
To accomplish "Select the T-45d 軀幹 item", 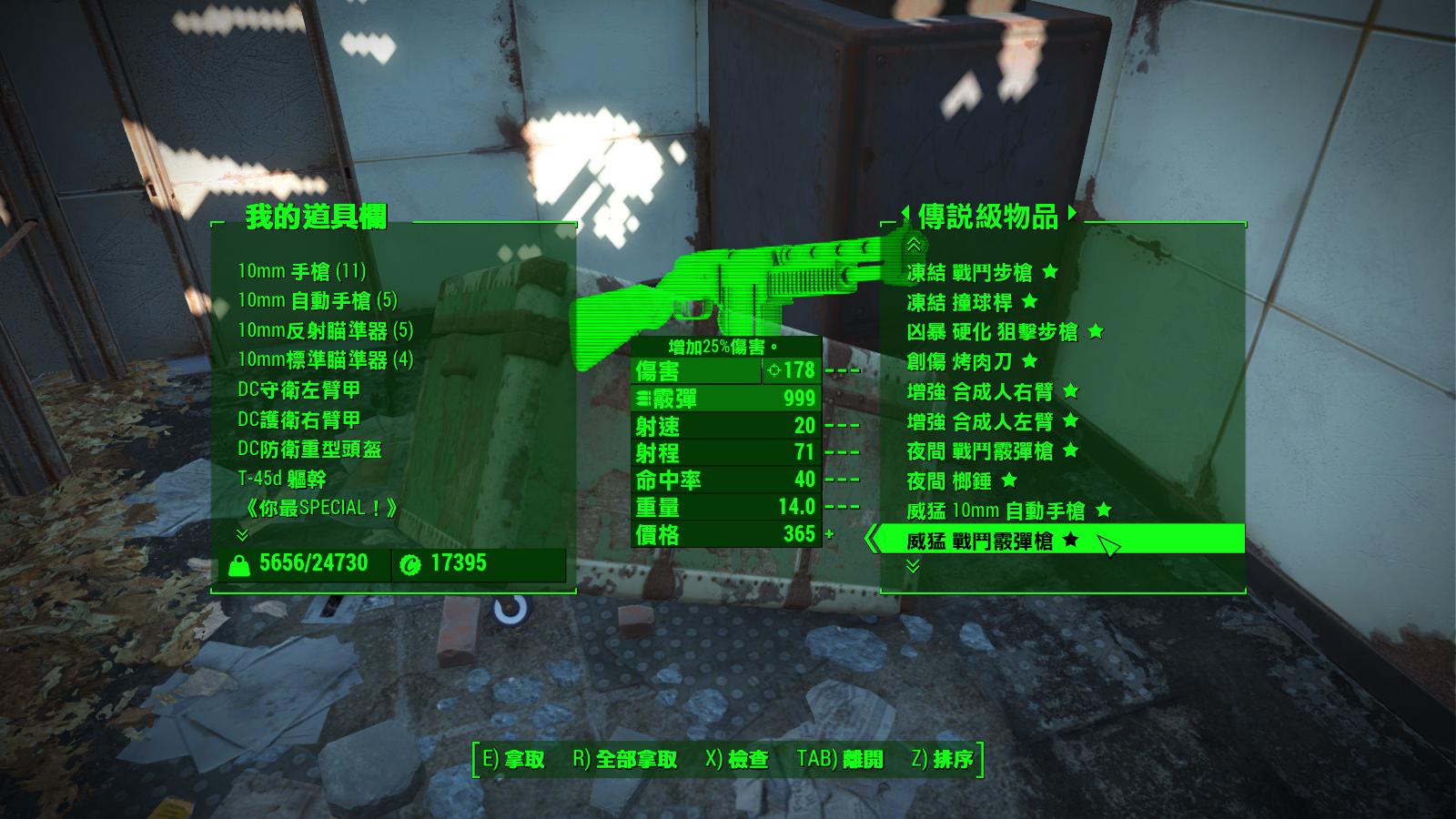I will coord(281,479).
